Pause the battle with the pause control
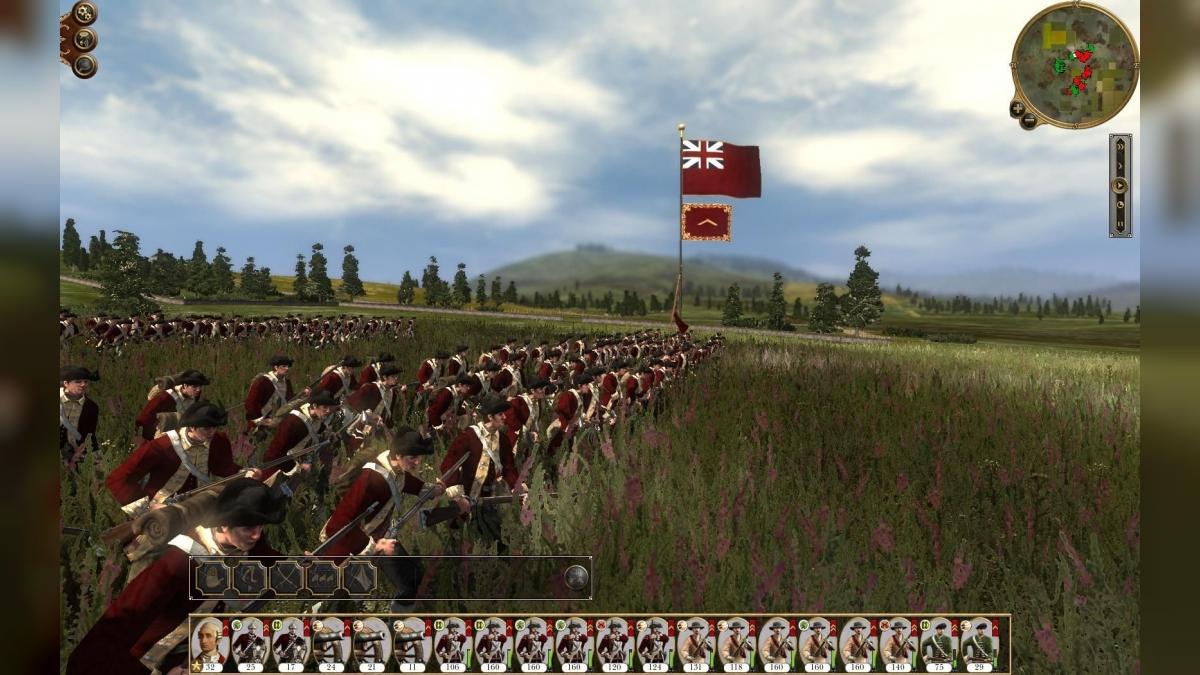Image resolution: width=1200 pixels, height=675 pixels. coord(1120,223)
